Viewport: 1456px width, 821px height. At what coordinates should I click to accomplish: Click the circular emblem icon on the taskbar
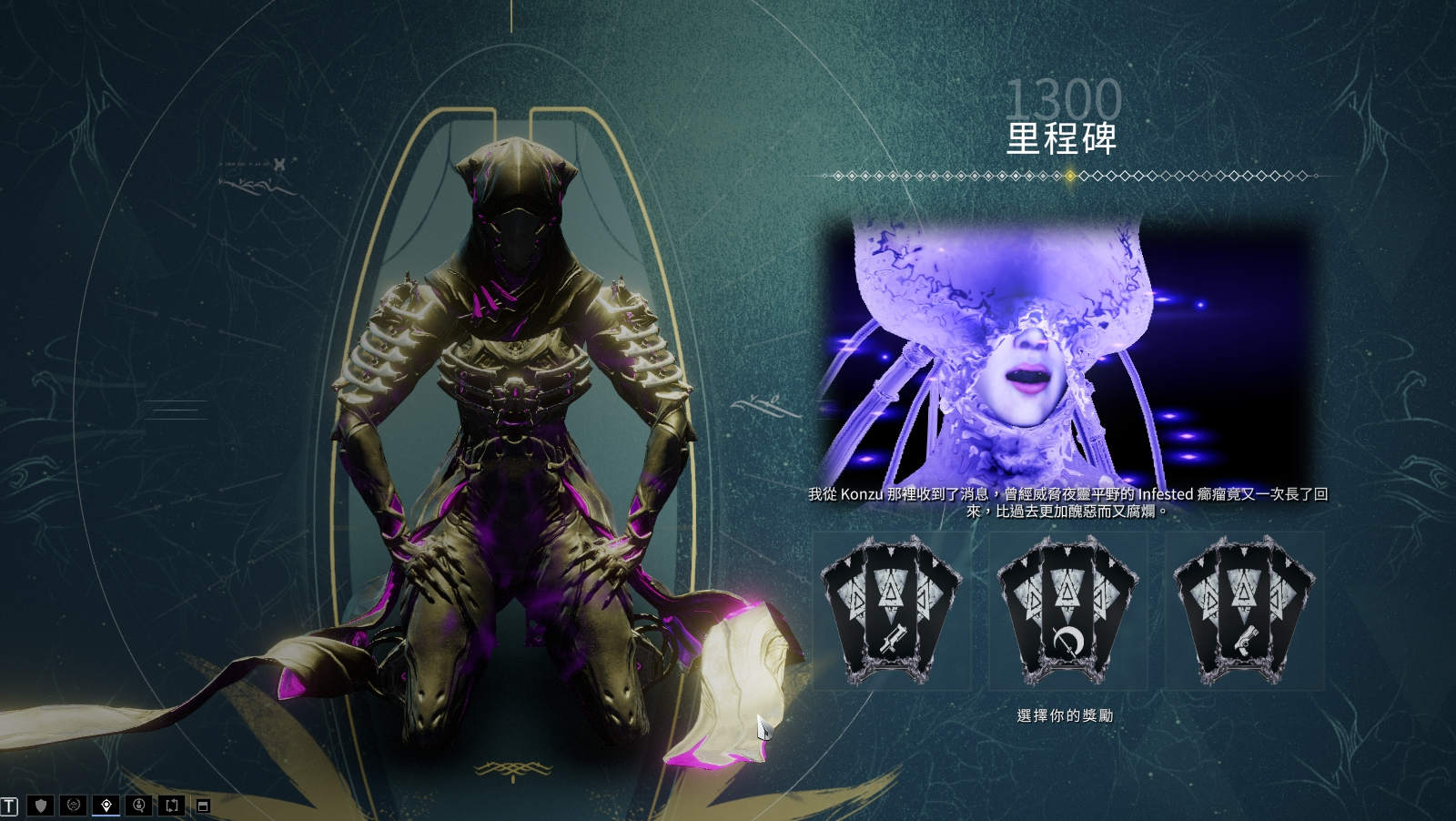click(x=73, y=806)
